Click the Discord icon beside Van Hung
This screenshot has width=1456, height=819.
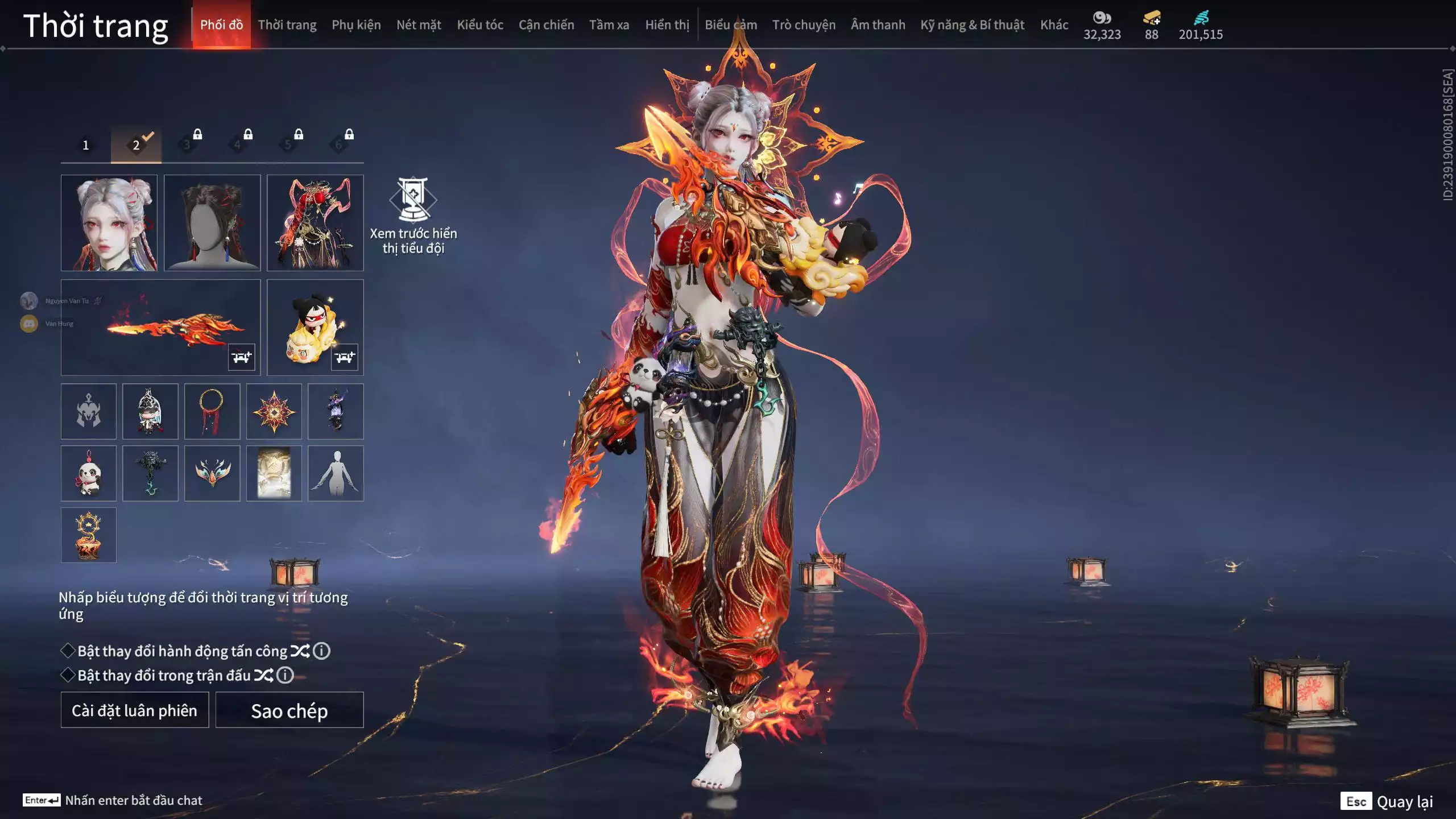(x=29, y=323)
